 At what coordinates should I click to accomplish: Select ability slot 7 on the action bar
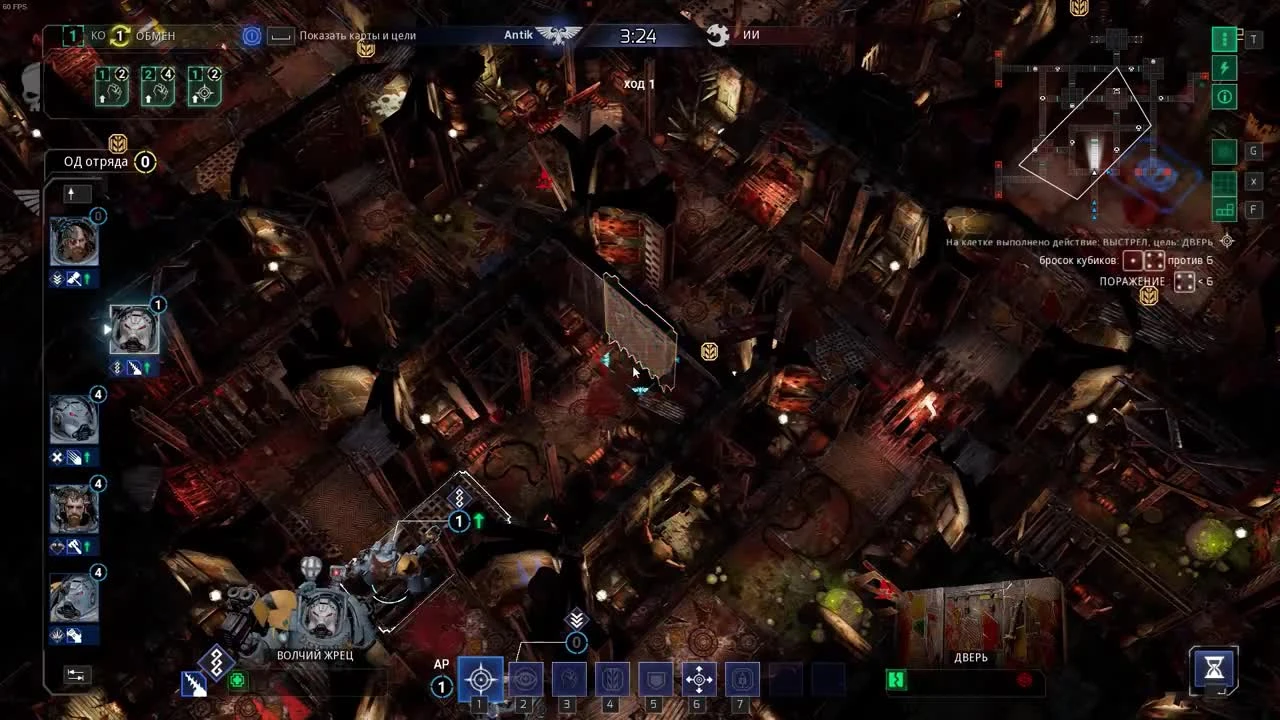(x=740, y=680)
